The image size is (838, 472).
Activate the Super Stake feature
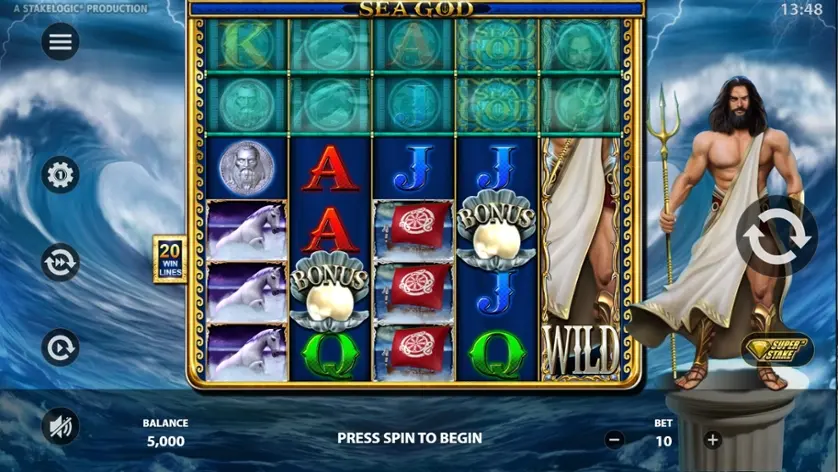777,349
